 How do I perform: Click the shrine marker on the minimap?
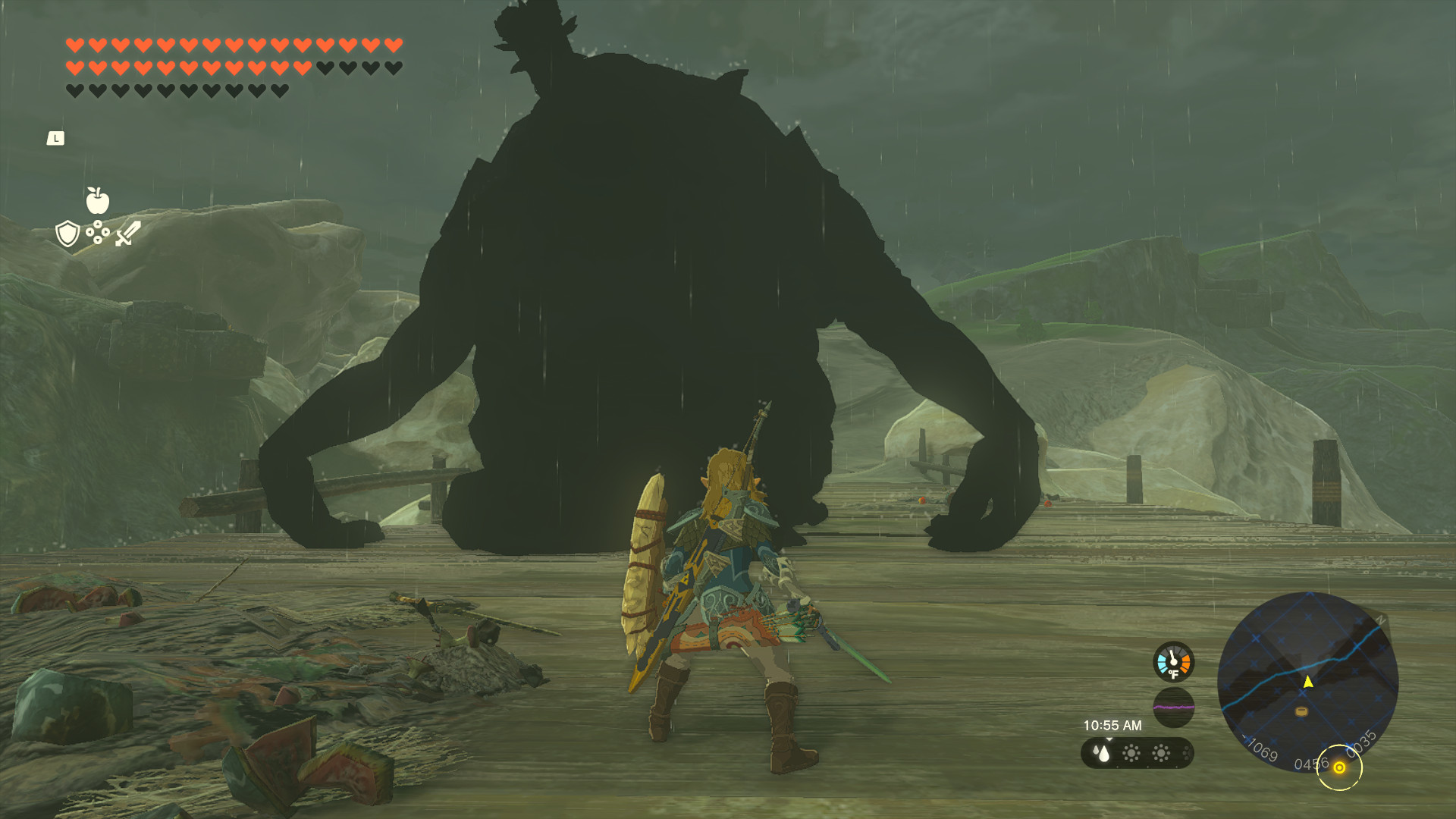click(x=1301, y=711)
